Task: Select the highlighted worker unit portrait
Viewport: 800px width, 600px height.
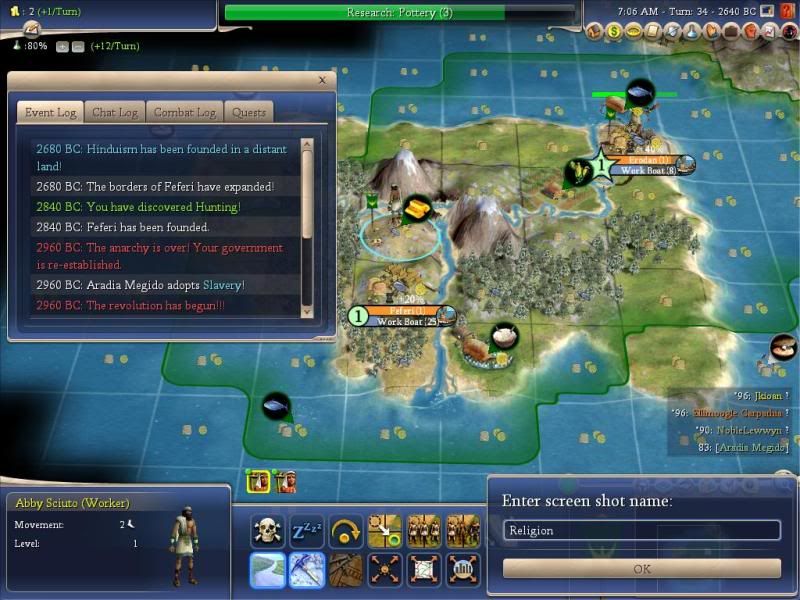Action: point(258,481)
